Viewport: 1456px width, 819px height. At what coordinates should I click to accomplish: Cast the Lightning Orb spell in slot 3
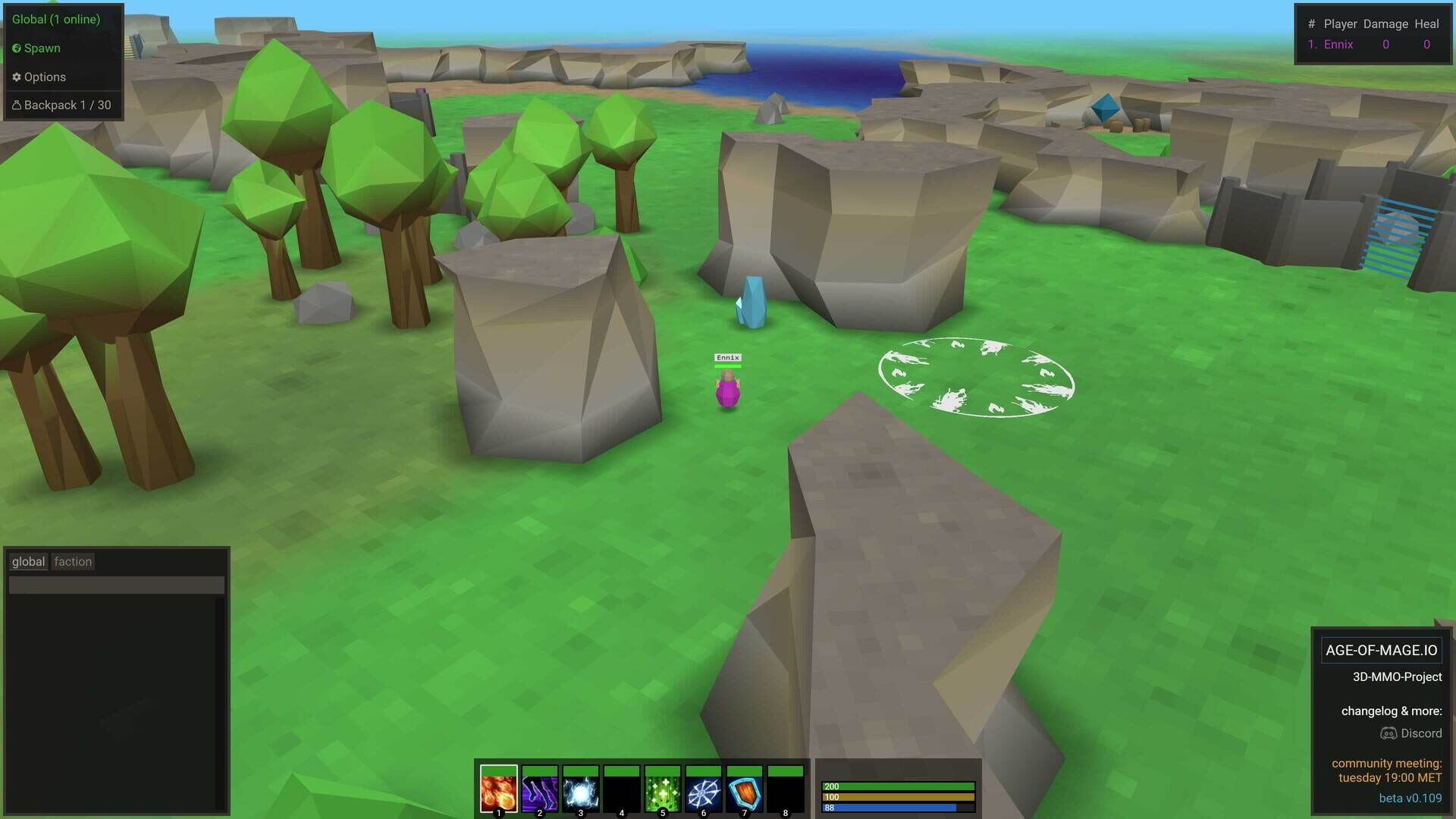tap(580, 790)
